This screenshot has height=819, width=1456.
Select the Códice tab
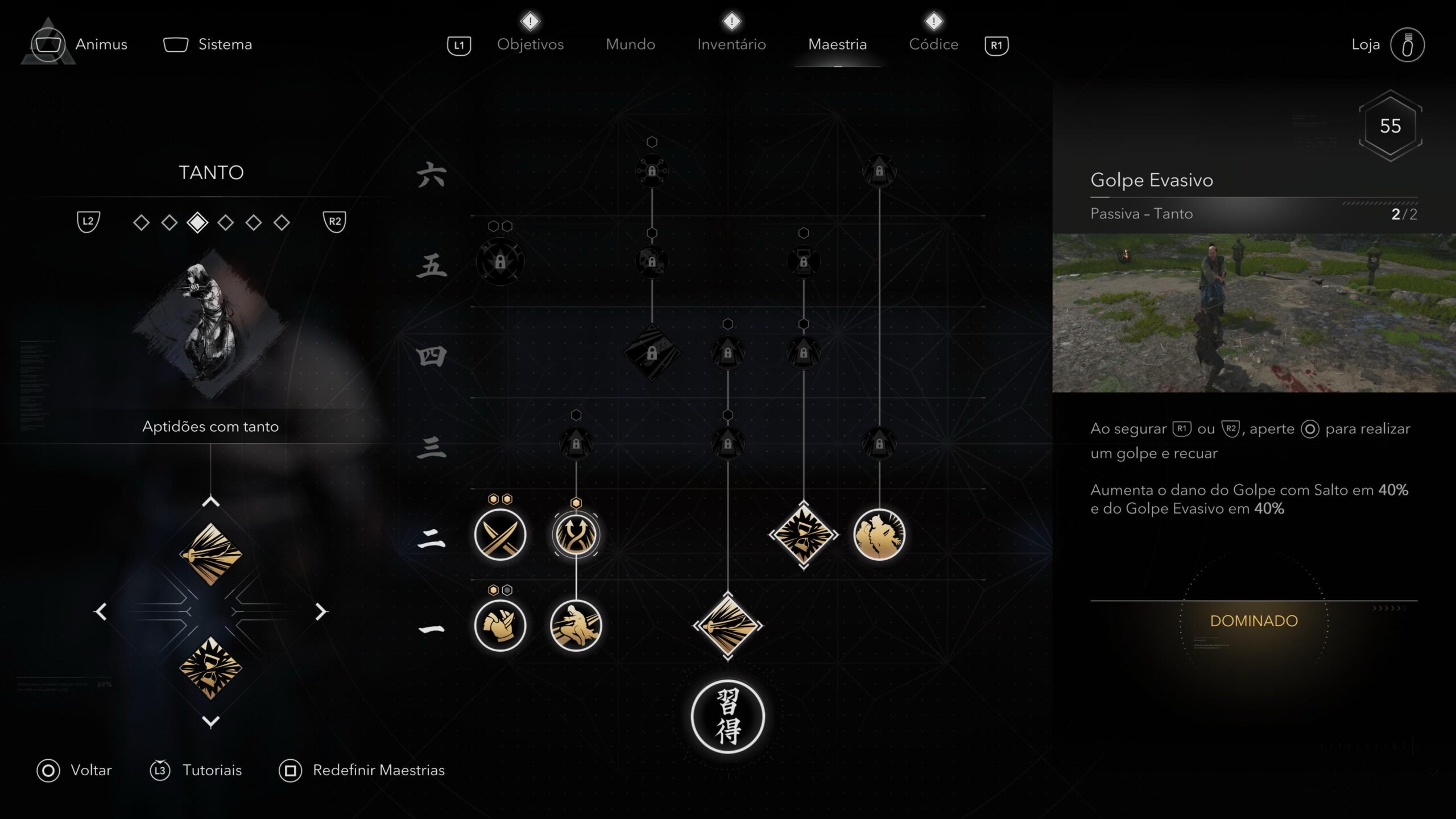coord(933,44)
